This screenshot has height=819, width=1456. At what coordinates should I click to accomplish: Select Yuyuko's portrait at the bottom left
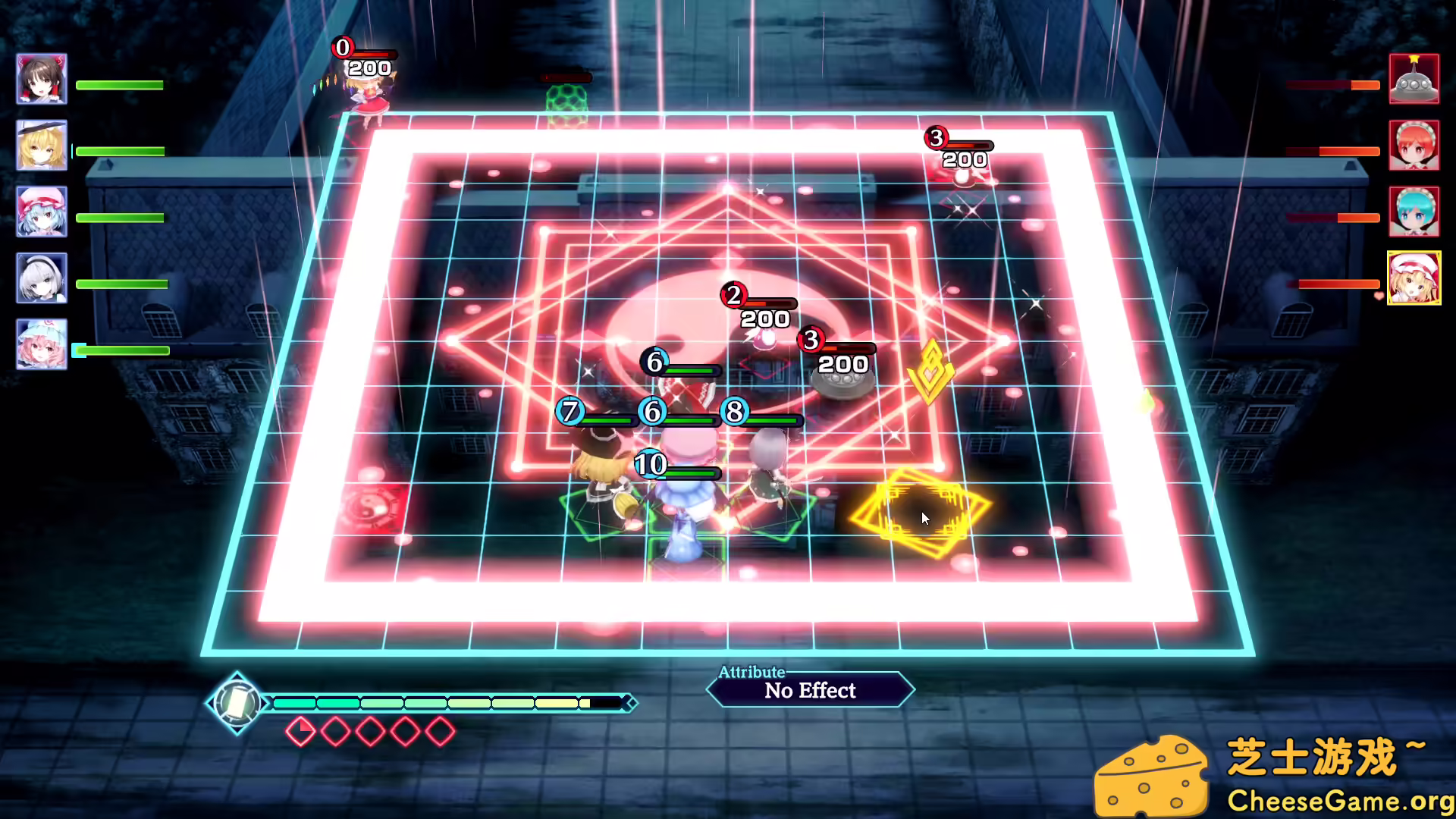[x=42, y=345]
